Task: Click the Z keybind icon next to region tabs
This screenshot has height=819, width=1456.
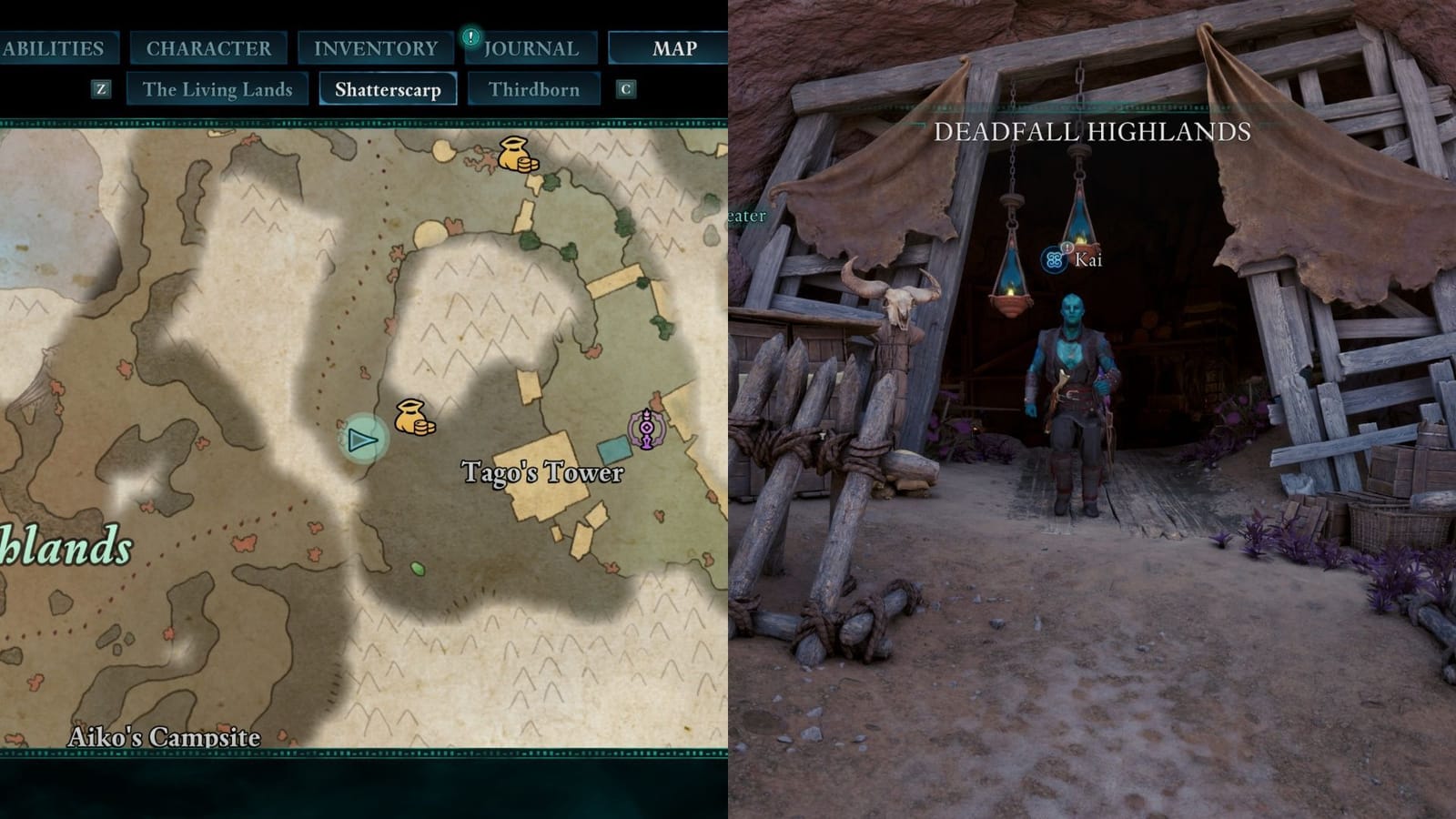Action: pos(98,89)
